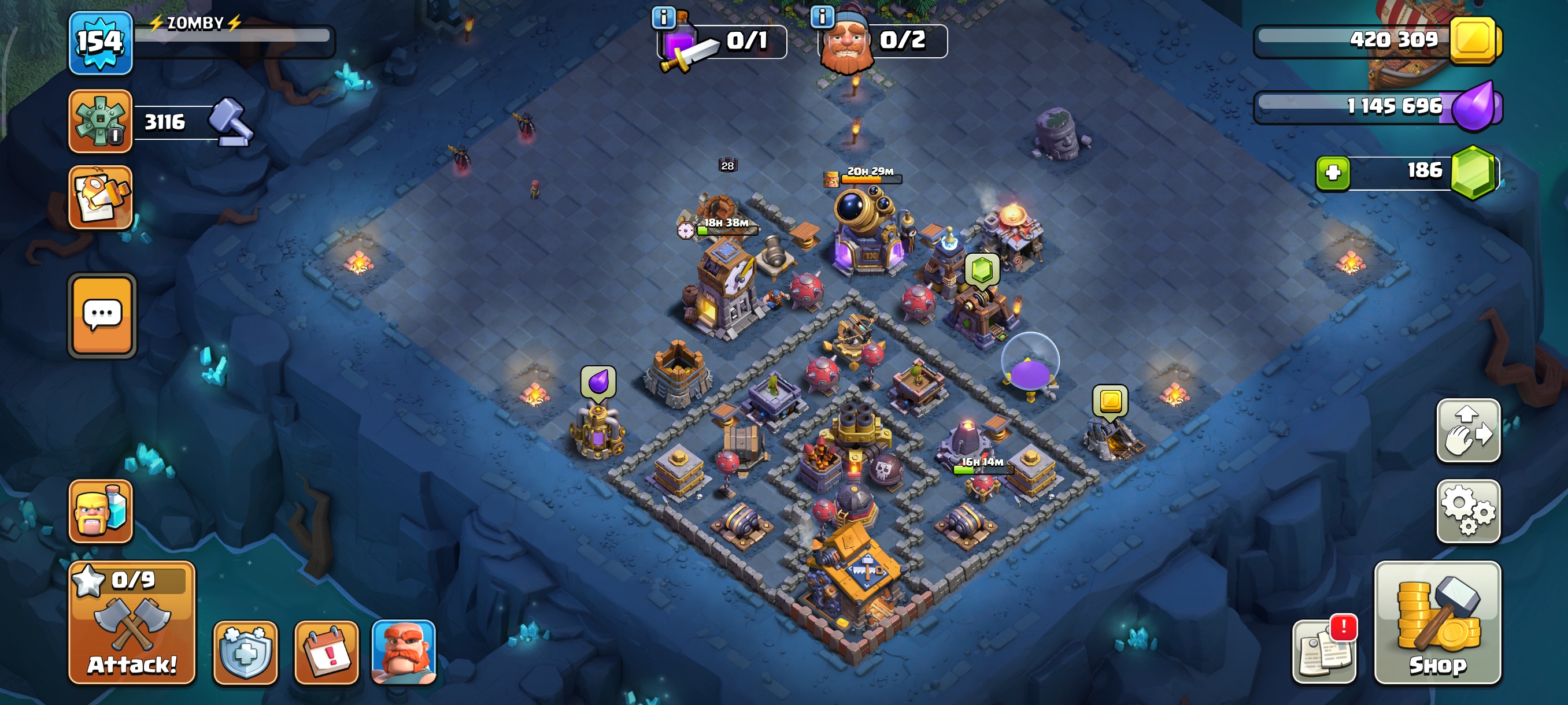The image size is (1568, 705).
Task: Show info for the builder 0/2 counter
Action: point(822,17)
